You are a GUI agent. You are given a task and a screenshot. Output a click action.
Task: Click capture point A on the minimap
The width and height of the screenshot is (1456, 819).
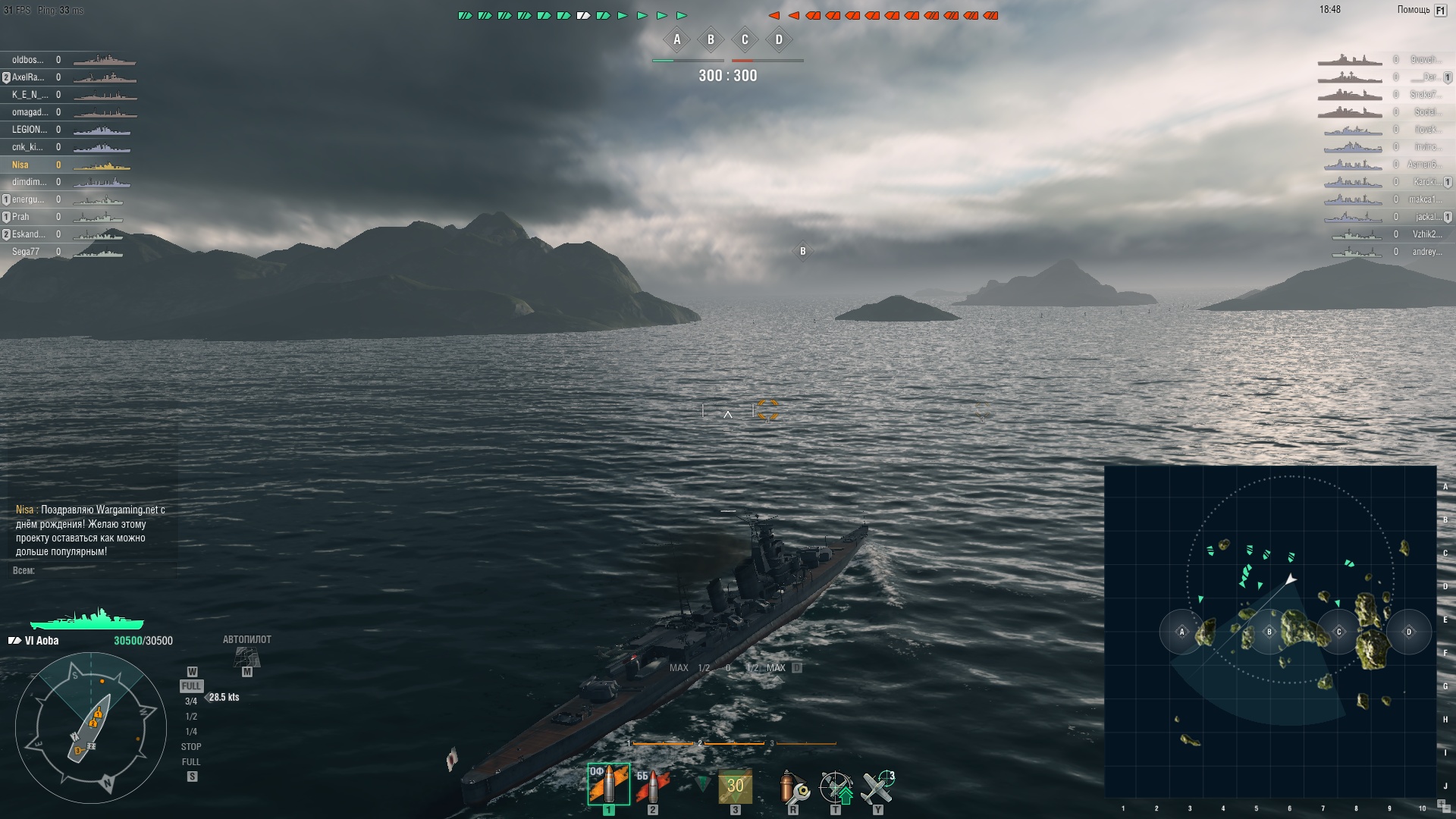pos(1181,632)
